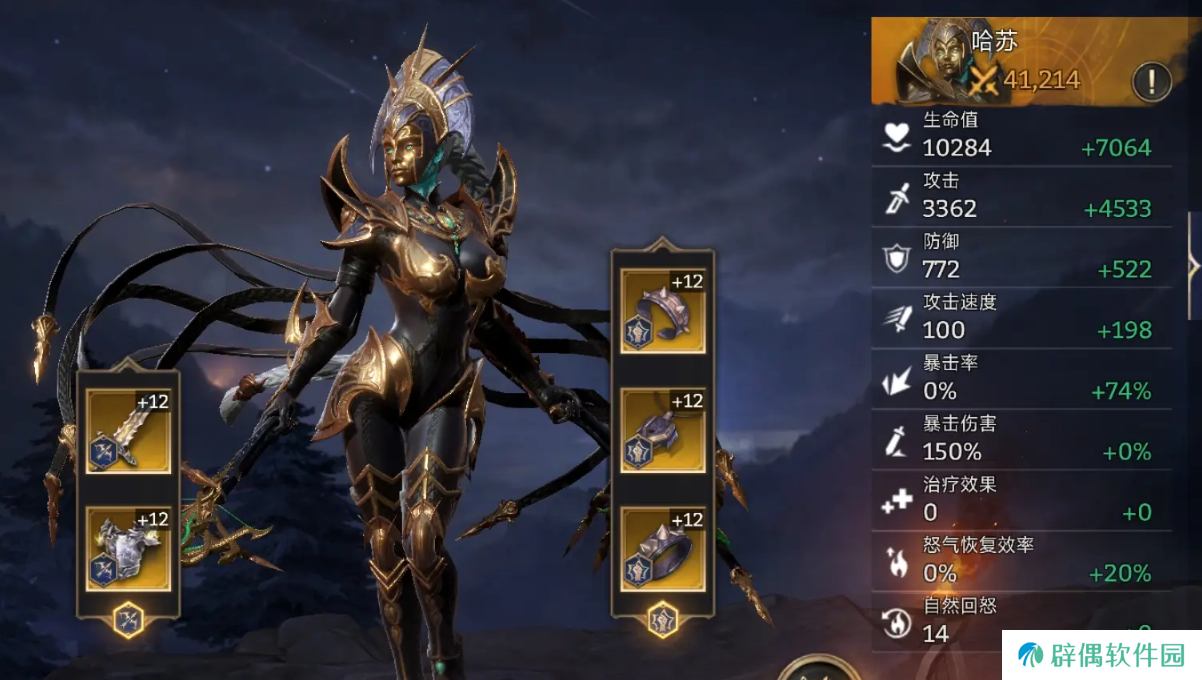Viewport: 1202px width, 680px height.
Task: Open the exclamation mark info button
Action: [x=1151, y=82]
